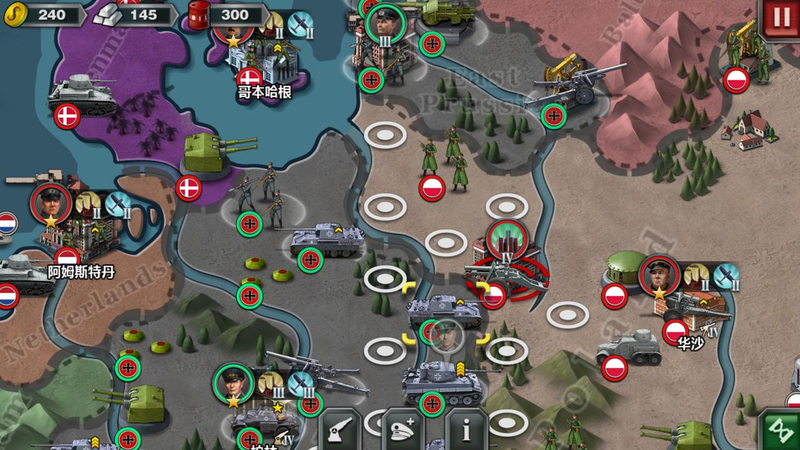800x450 pixels.
Task: Open the info panel with the 'i' button
Action: pyautogui.click(x=465, y=430)
